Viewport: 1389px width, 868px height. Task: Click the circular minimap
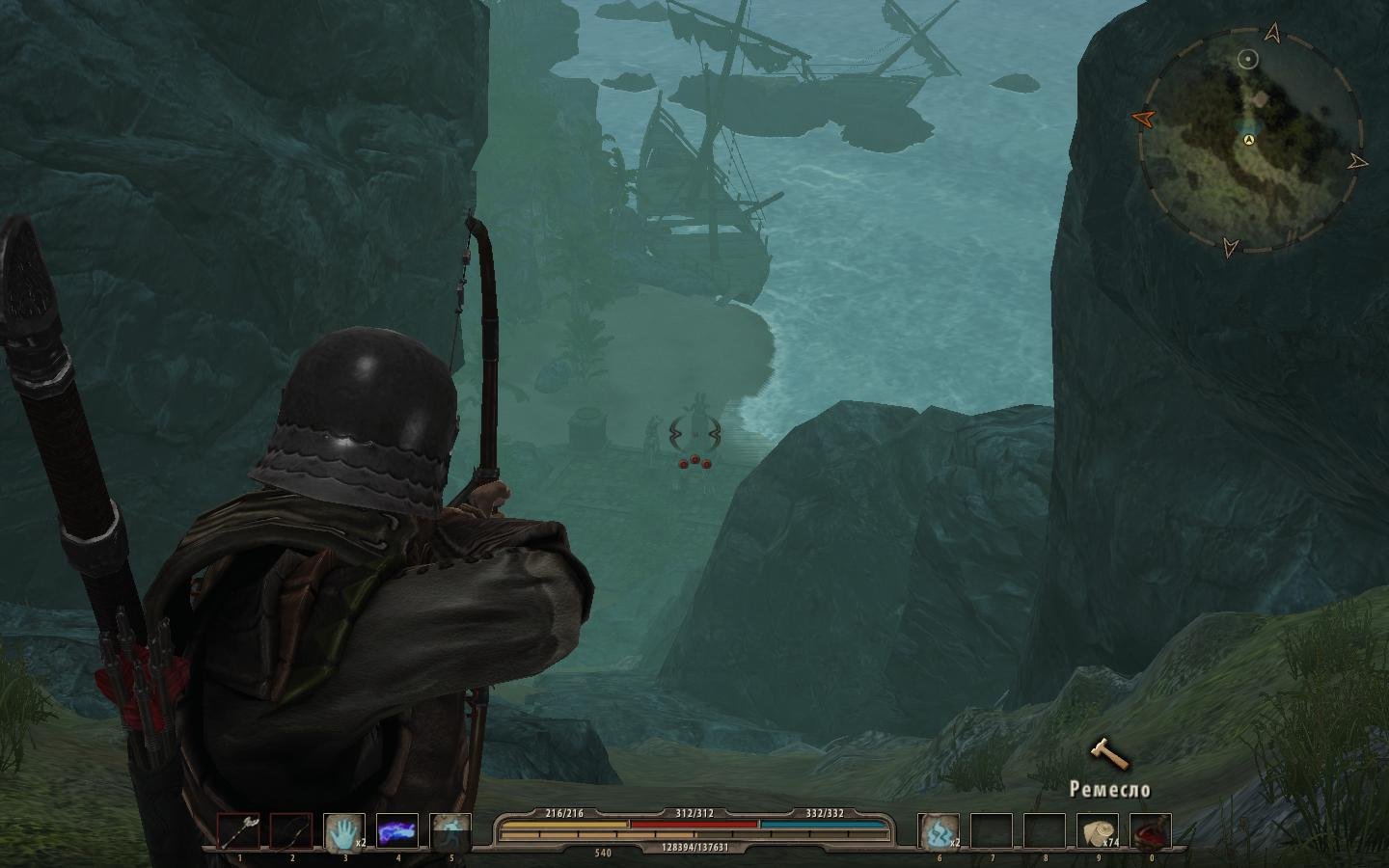[1248, 140]
